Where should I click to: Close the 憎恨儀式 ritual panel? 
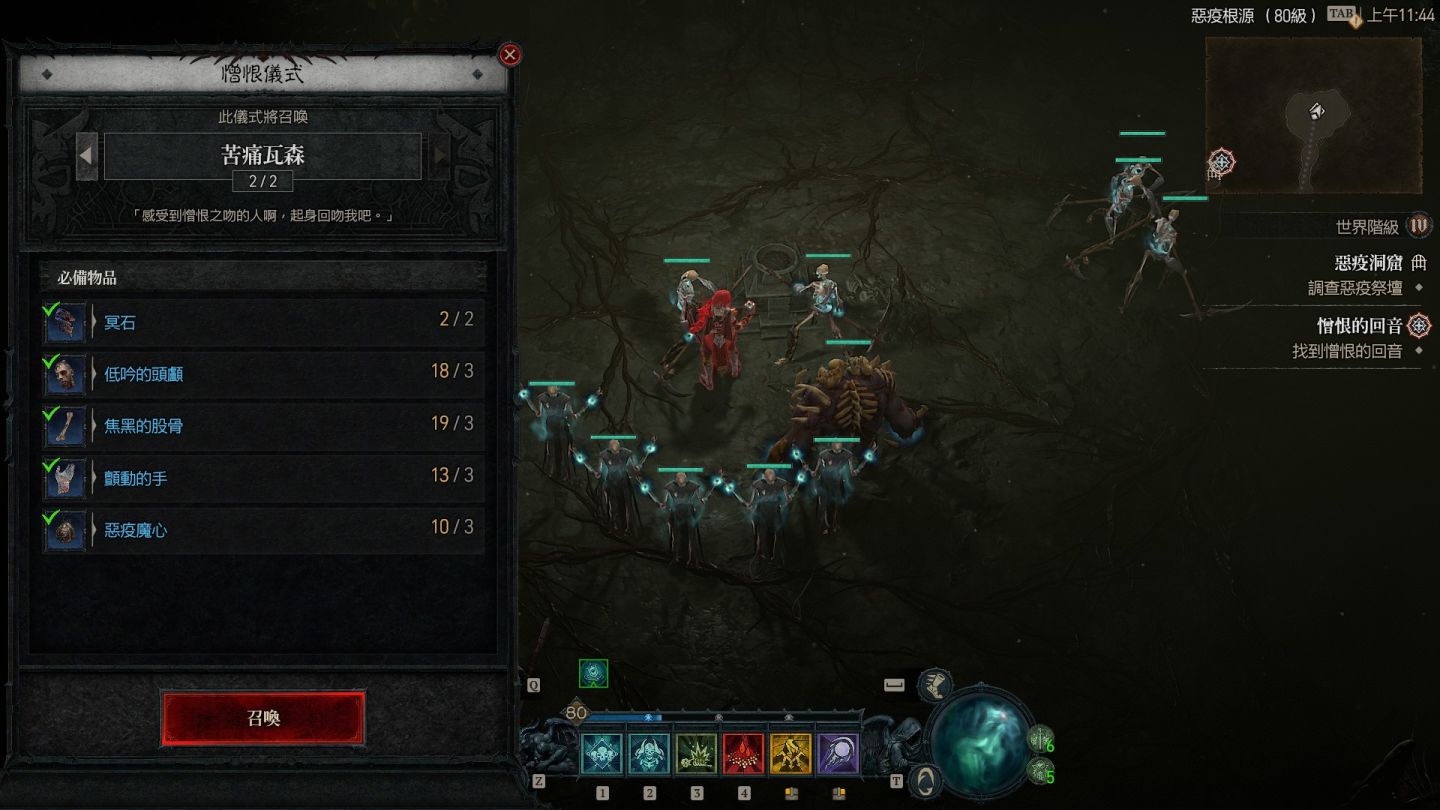tap(510, 55)
